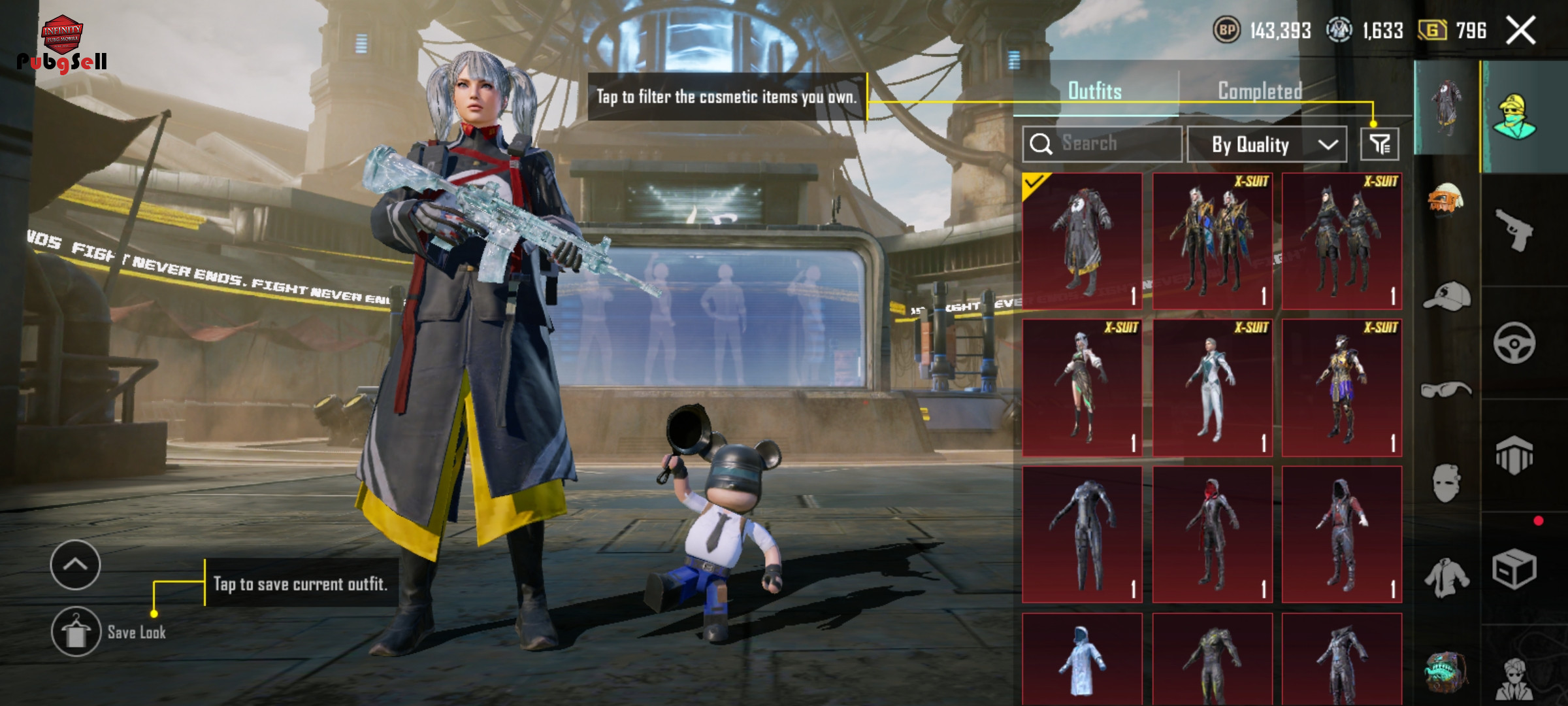1568x706 pixels.
Task: Open the pistol weapons category
Action: click(x=1514, y=230)
